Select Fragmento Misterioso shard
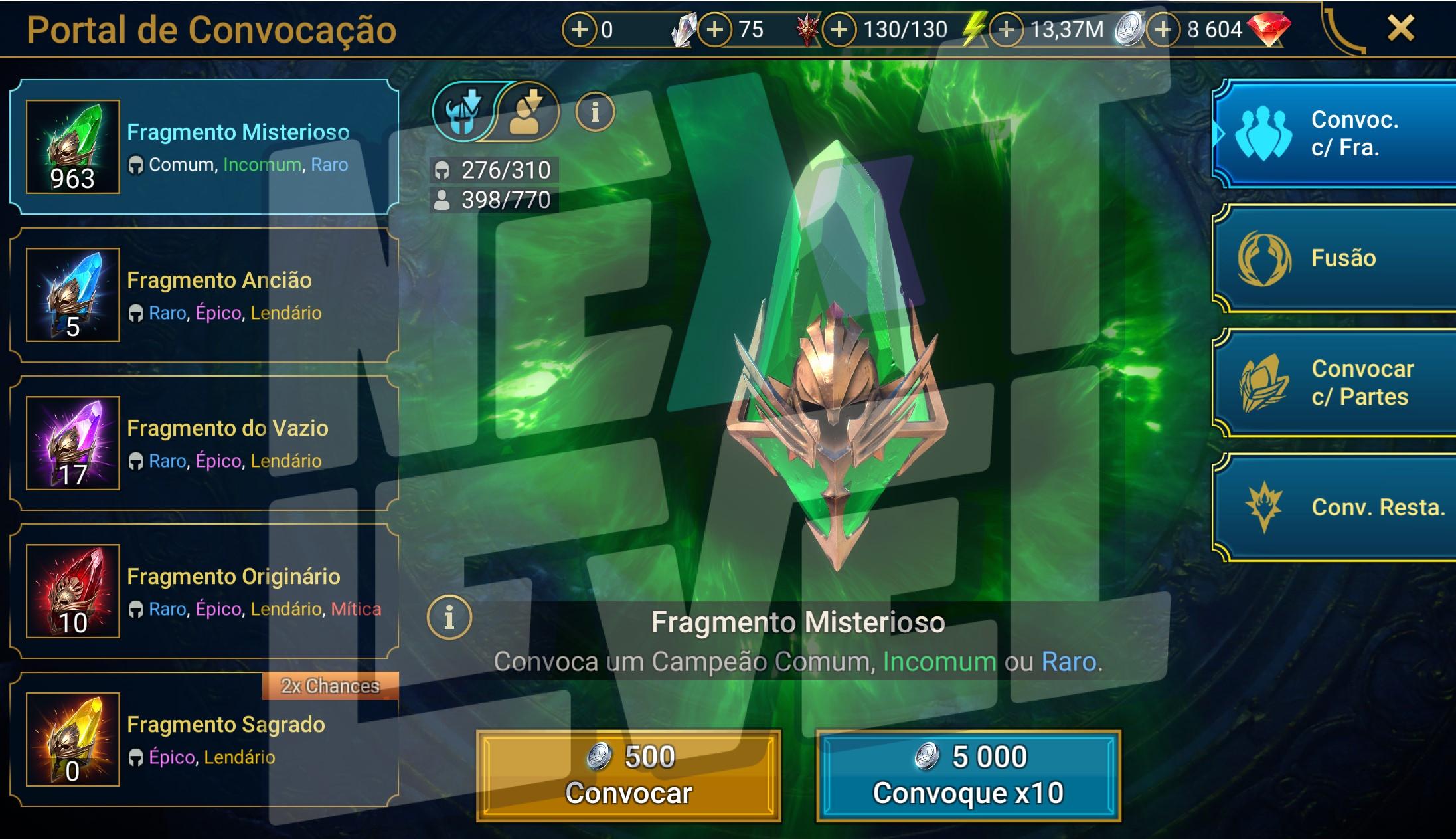1456x839 pixels. click(x=204, y=147)
